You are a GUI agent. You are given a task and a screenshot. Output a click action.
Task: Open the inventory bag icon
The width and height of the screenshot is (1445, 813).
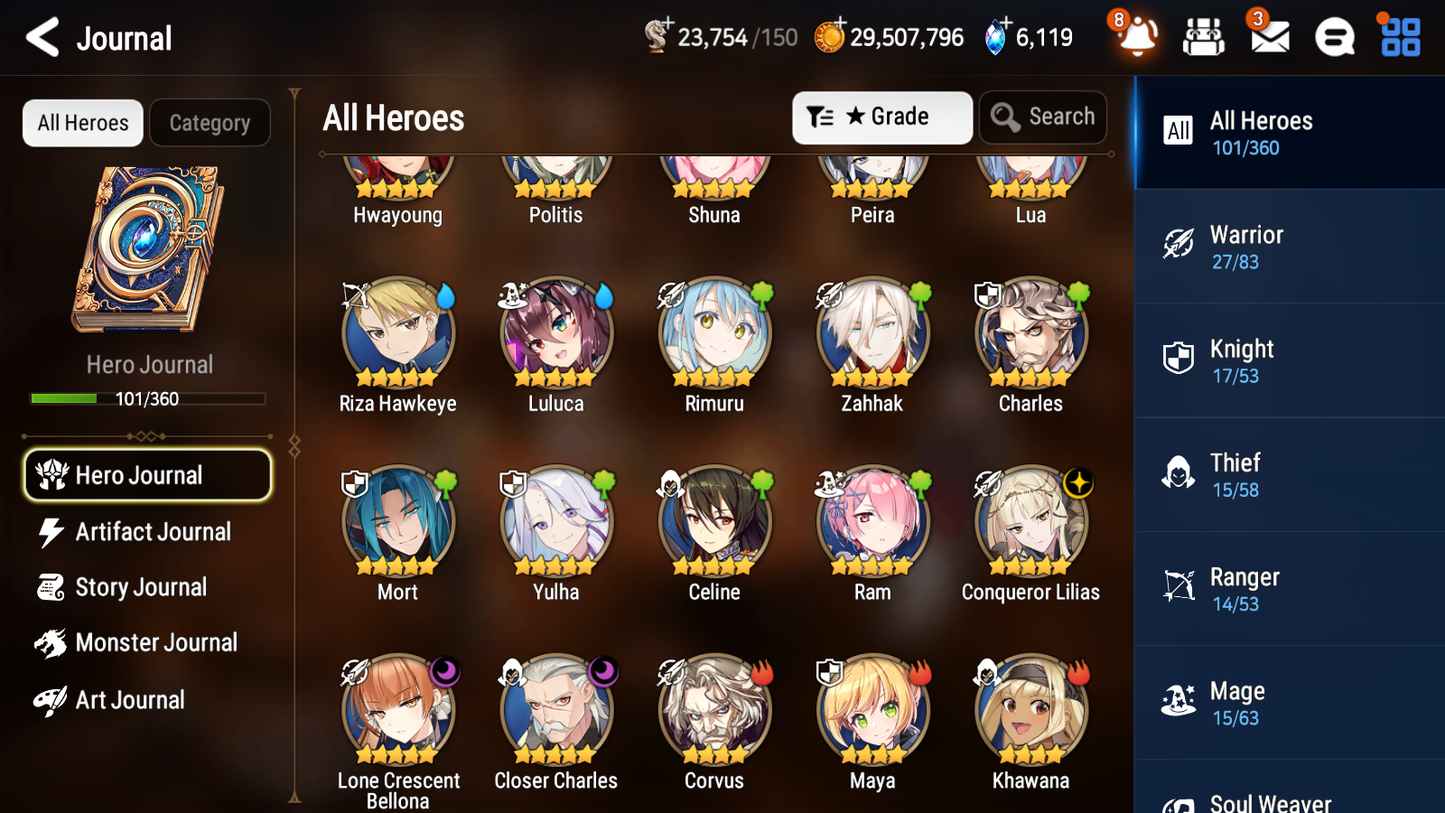click(x=1203, y=37)
